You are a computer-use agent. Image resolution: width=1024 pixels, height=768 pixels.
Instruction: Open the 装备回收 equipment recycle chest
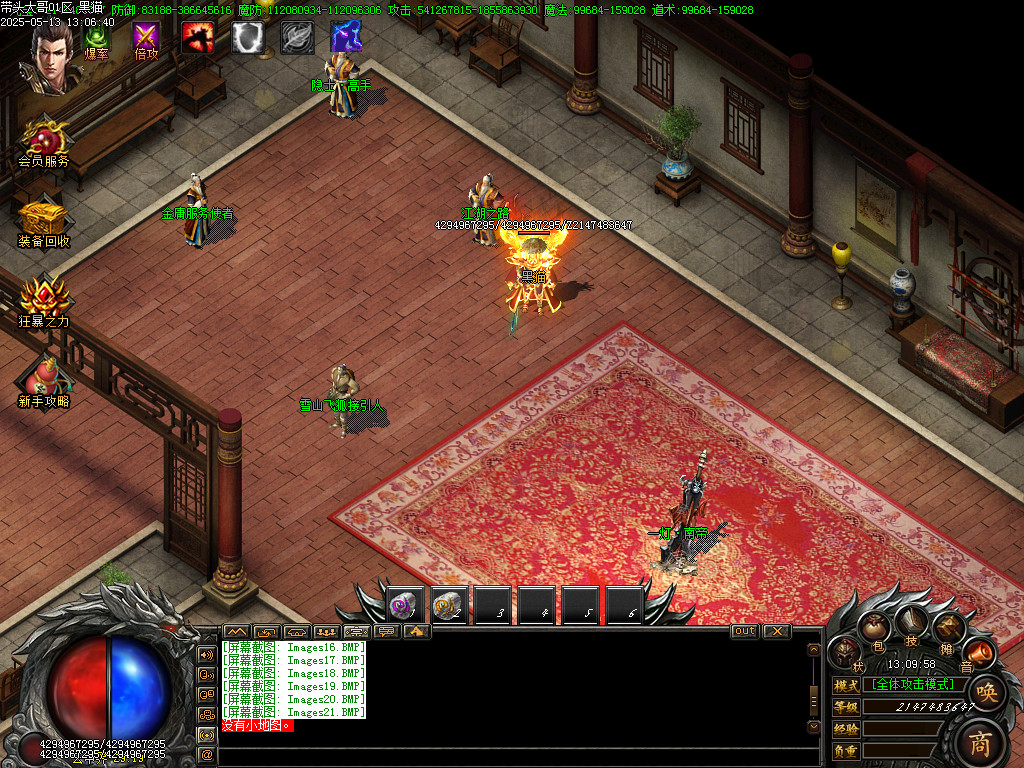(44, 220)
